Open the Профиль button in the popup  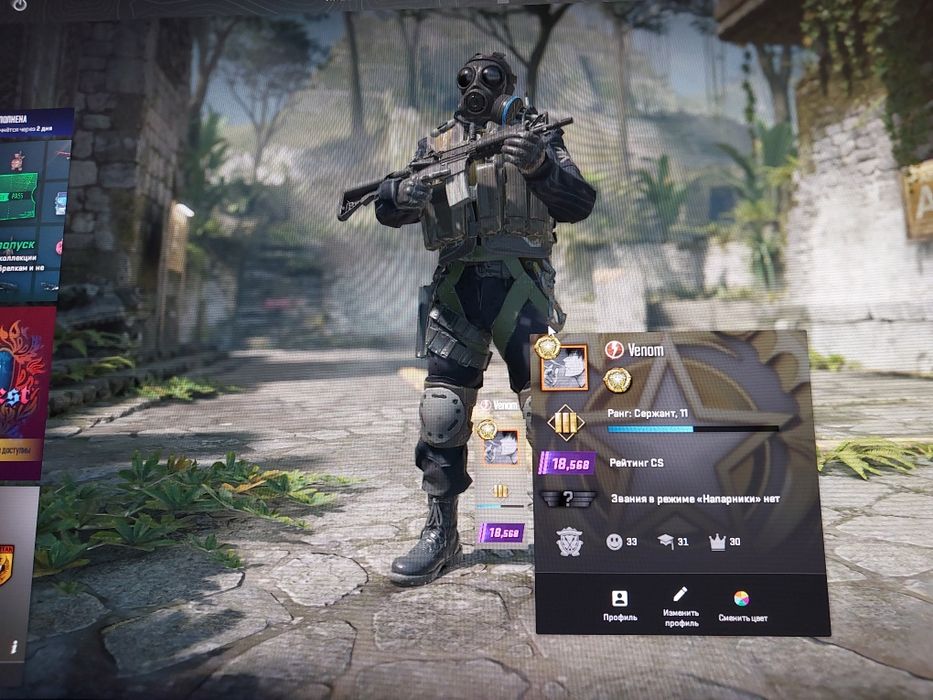pyautogui.click(x=619, y=604)
